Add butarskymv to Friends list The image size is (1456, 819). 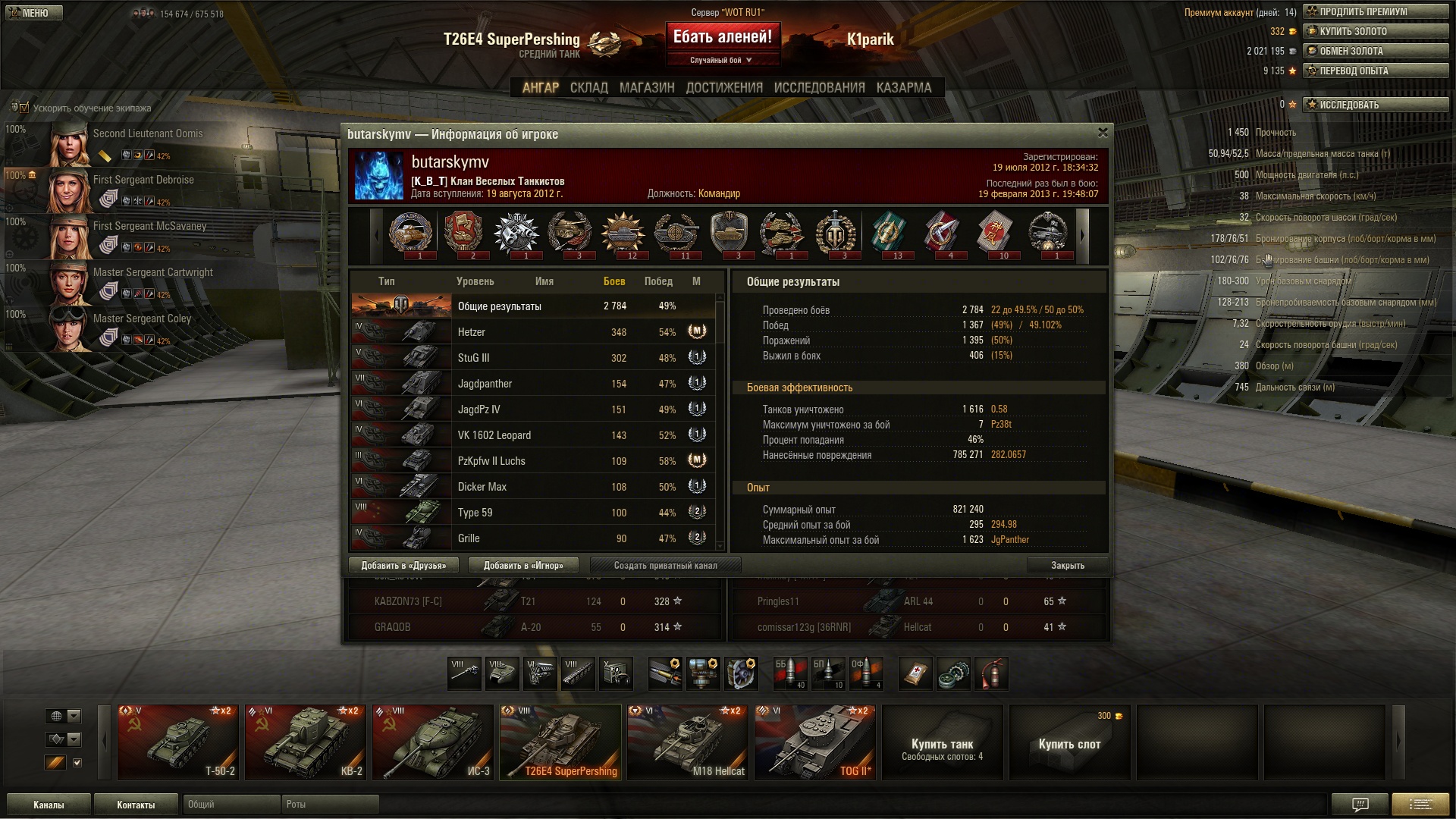[x=403, y=565]
